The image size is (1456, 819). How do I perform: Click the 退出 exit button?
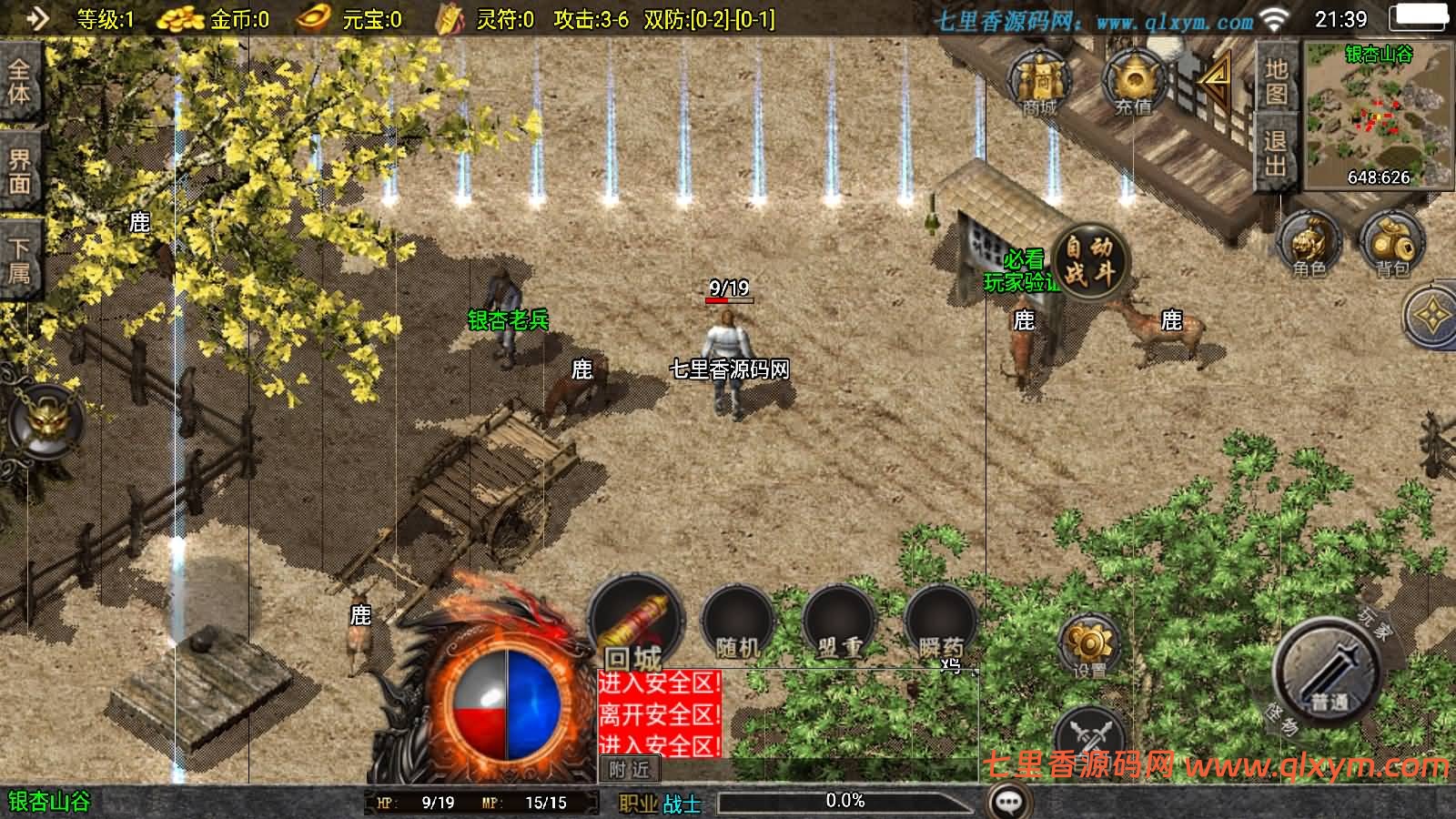point(1276,152)
